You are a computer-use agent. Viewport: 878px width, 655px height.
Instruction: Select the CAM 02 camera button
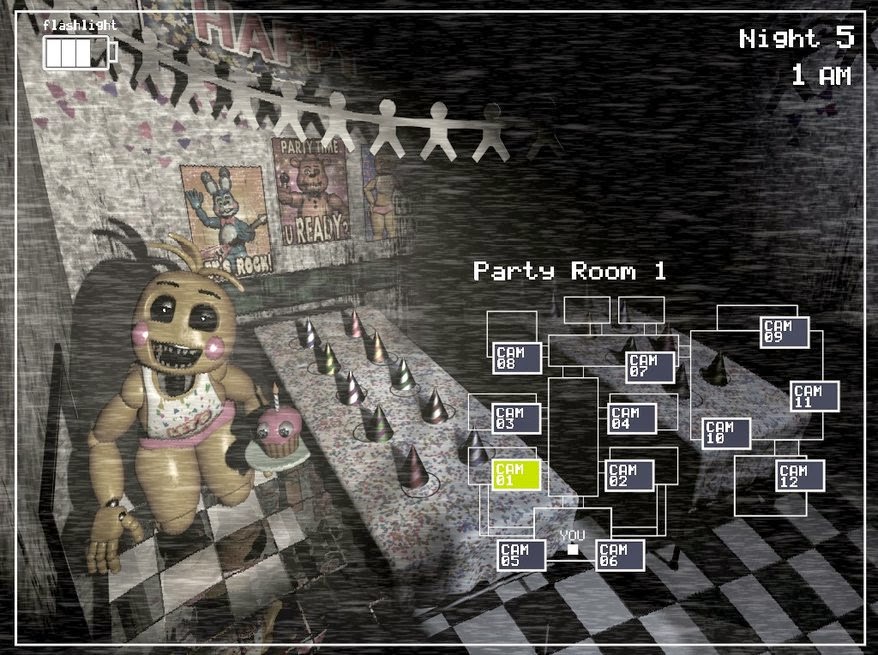(630, 475)
